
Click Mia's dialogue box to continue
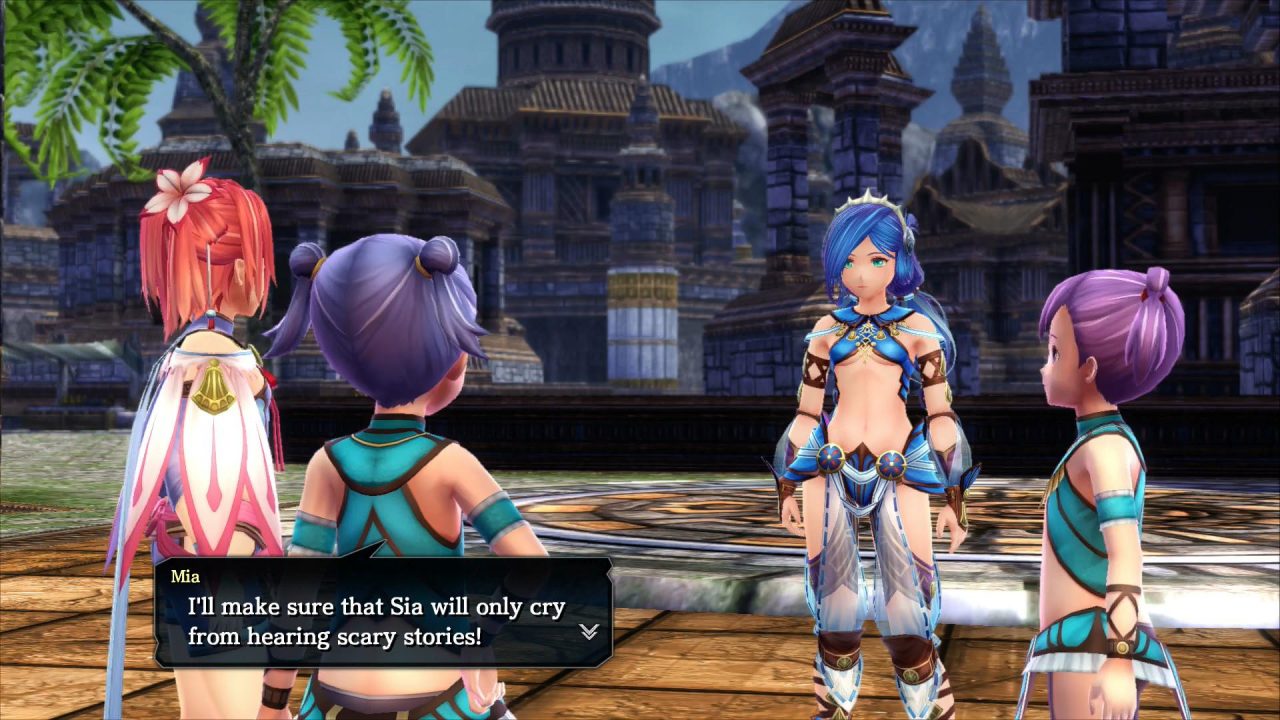tap(382, 612)
